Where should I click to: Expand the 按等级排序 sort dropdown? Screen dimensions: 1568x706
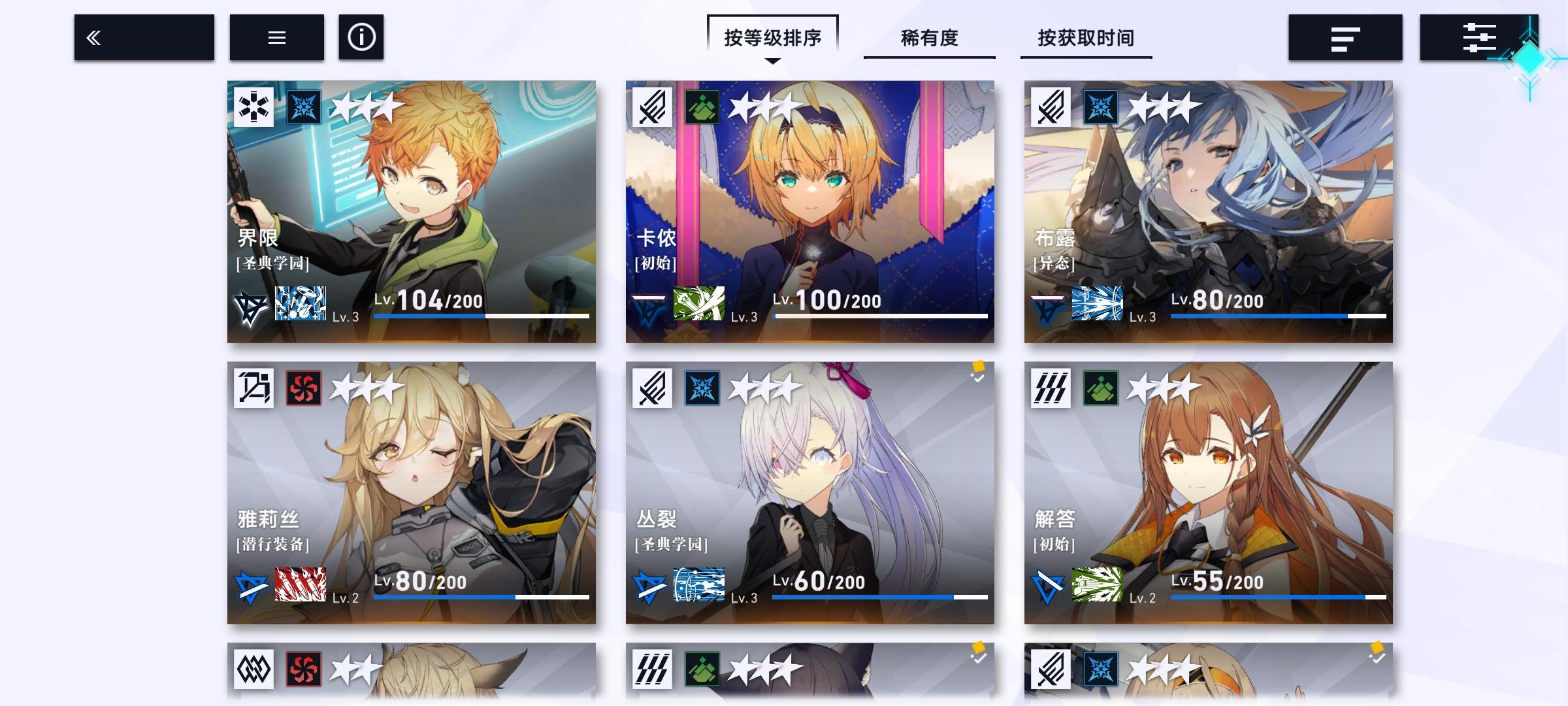pyautogui.click(x=774, y=37)
